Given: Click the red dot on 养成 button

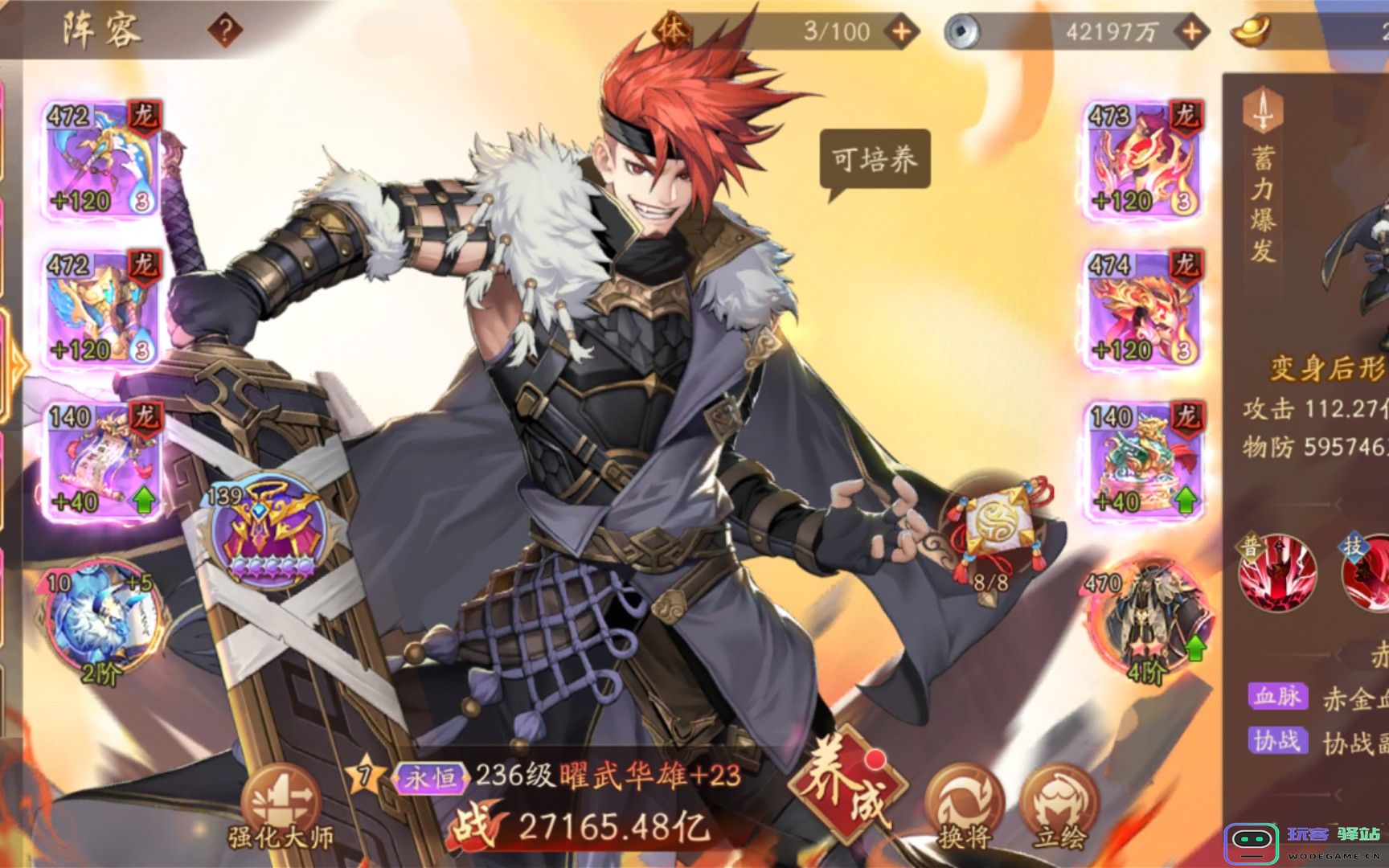Looking at the screenshot, I should tap(874, 759).
